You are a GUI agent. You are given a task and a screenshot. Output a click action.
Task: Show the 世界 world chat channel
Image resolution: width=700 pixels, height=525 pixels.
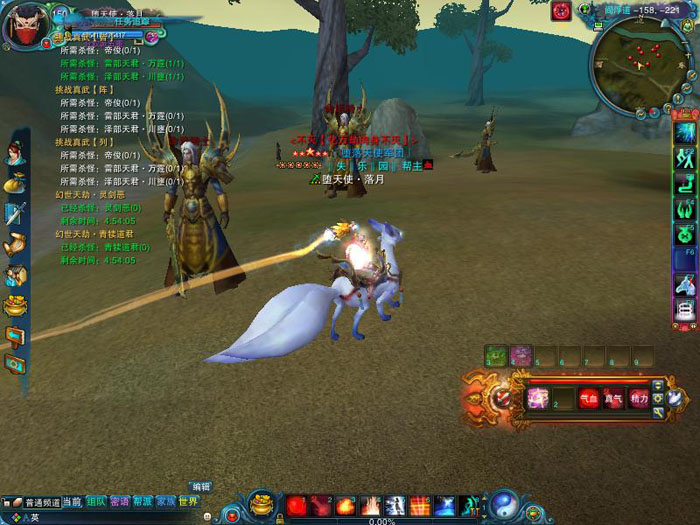click(x=188, y=501)
